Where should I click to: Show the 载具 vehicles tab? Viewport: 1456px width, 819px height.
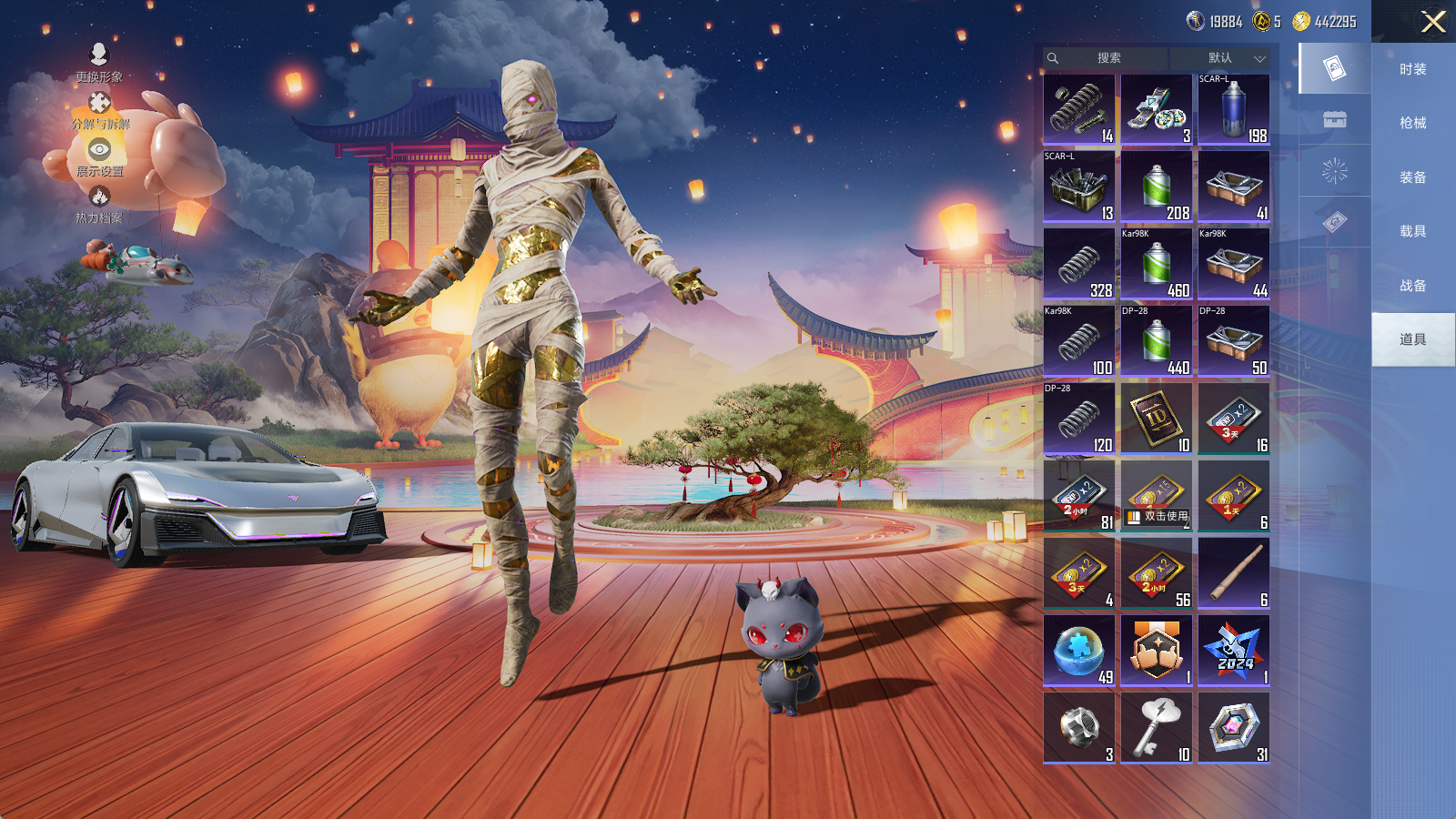pos(1412,231)
